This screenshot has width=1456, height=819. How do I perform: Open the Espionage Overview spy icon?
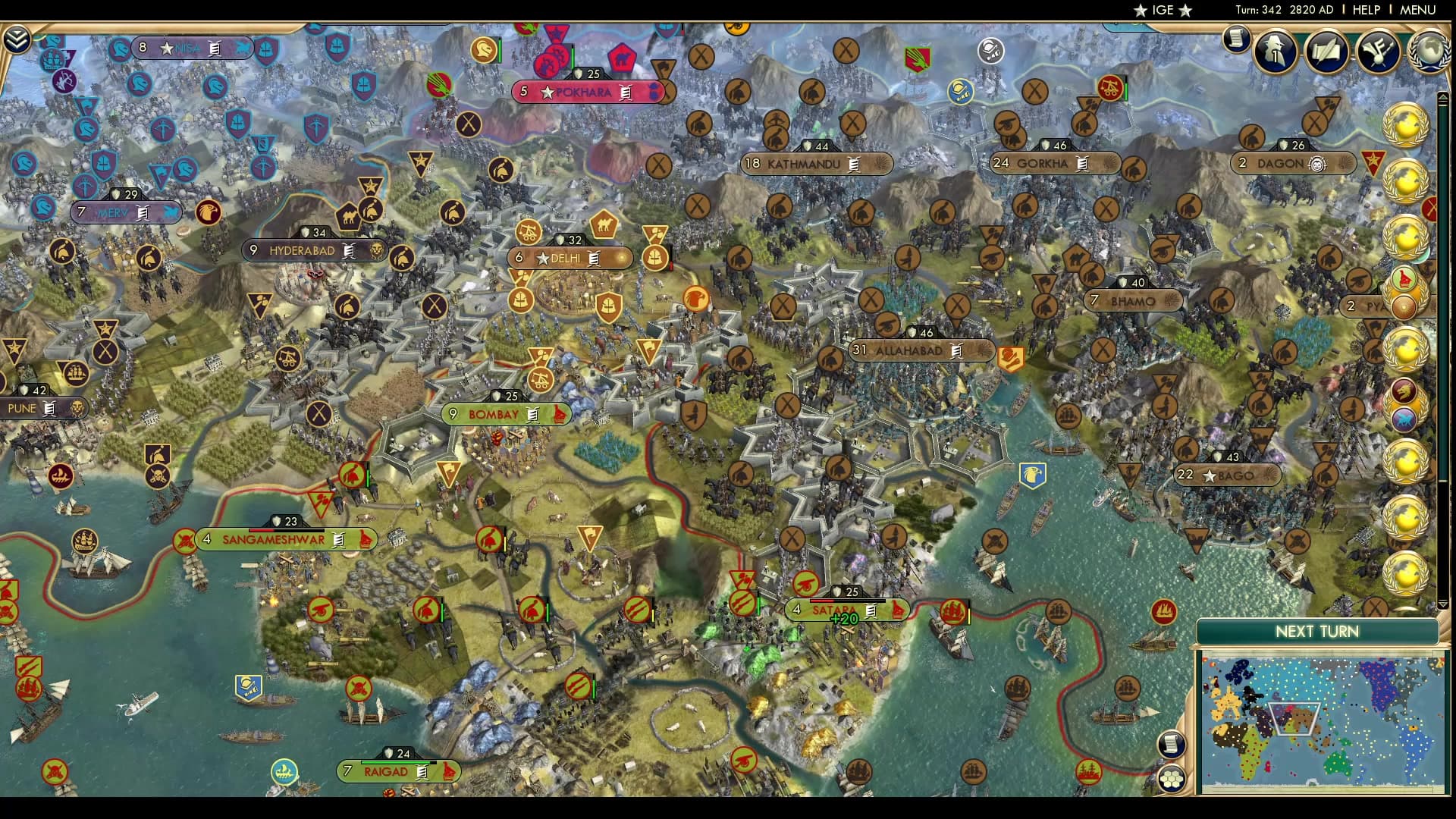(x=1274, y=52)
